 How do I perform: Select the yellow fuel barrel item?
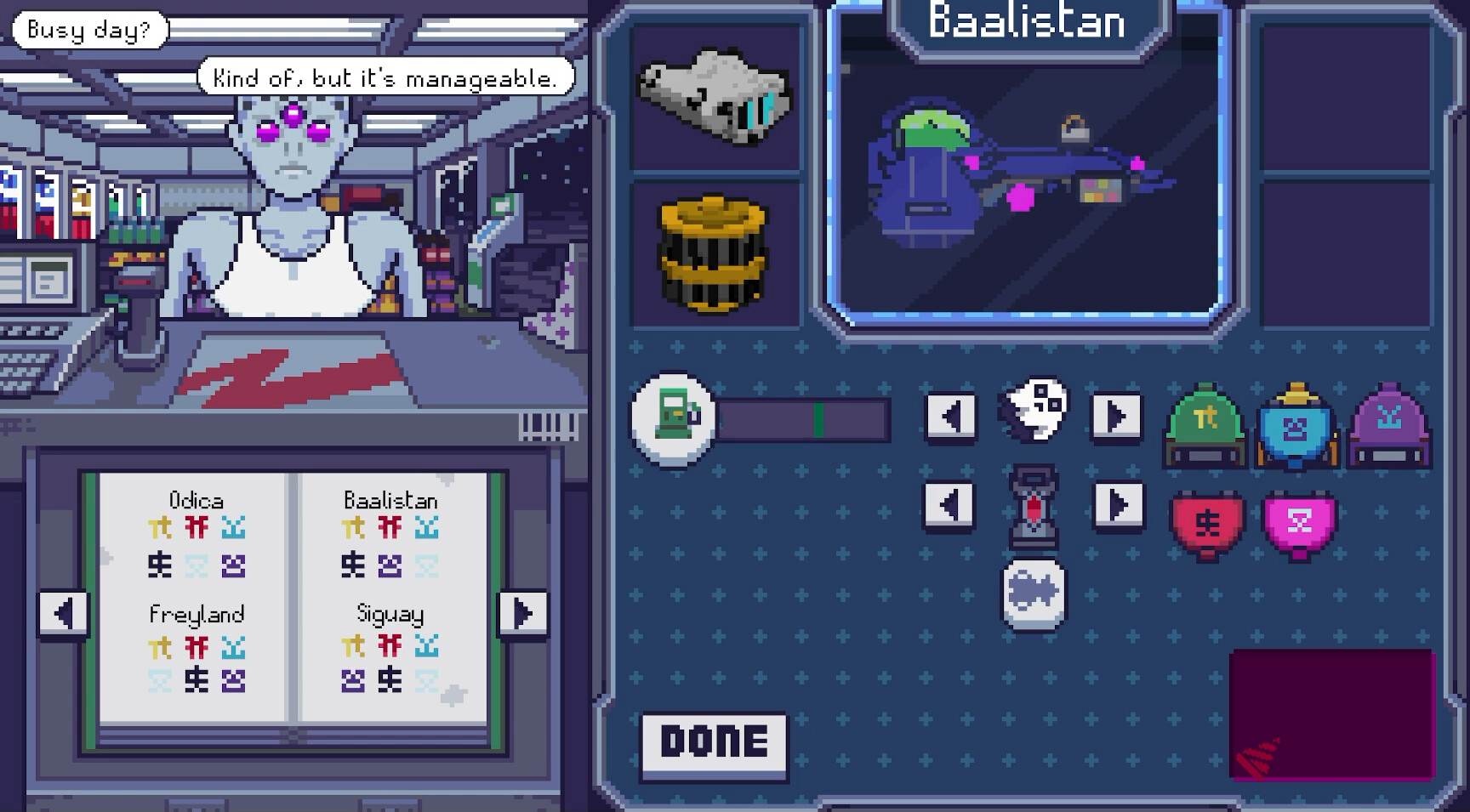(715, 255)
